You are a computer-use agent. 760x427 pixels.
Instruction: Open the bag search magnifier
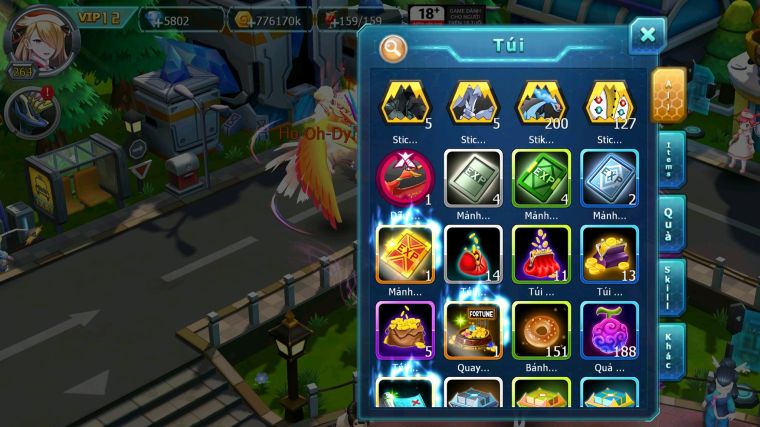[393, 47]
